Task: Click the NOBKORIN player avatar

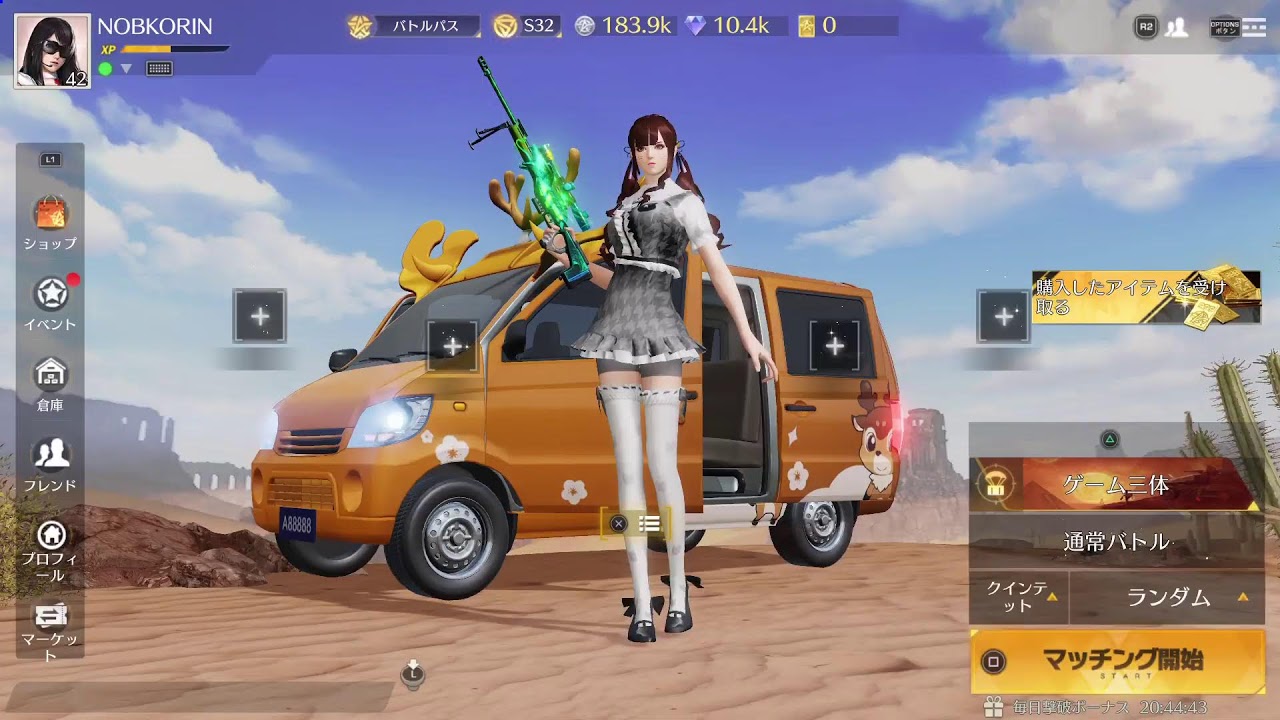Action: 52,52
